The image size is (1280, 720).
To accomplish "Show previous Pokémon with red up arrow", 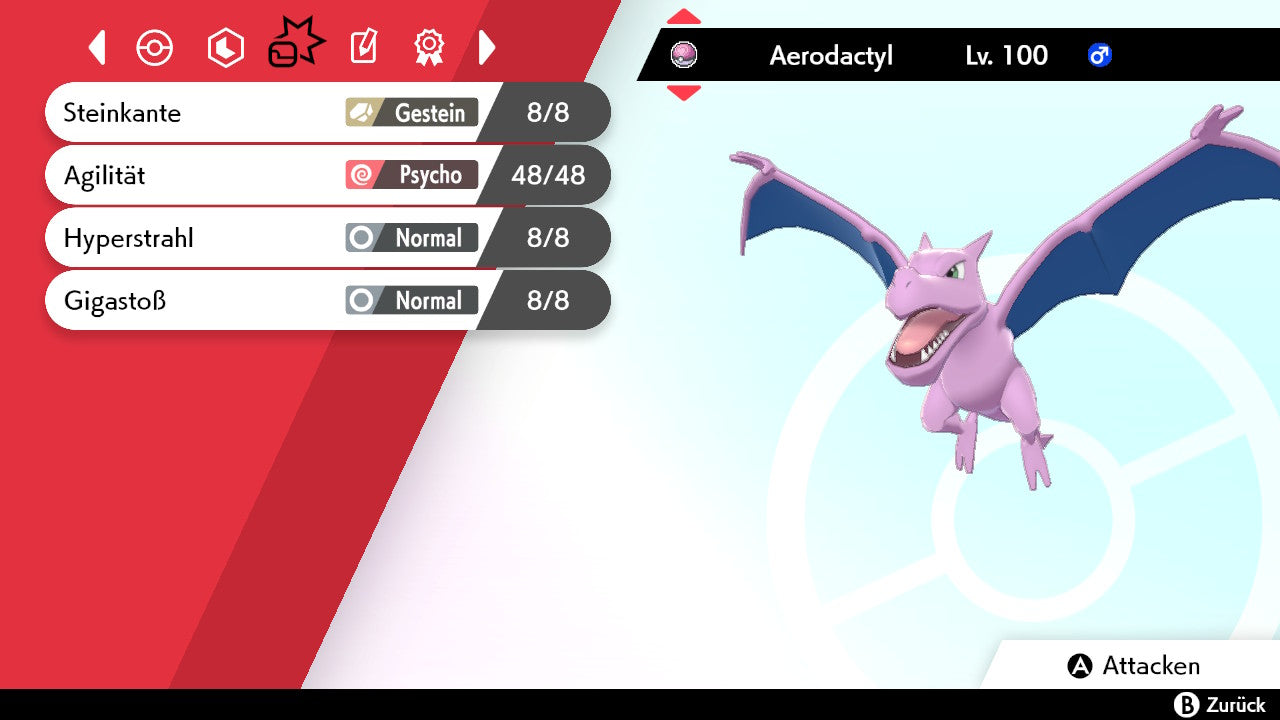I will [x=684, y=16].
